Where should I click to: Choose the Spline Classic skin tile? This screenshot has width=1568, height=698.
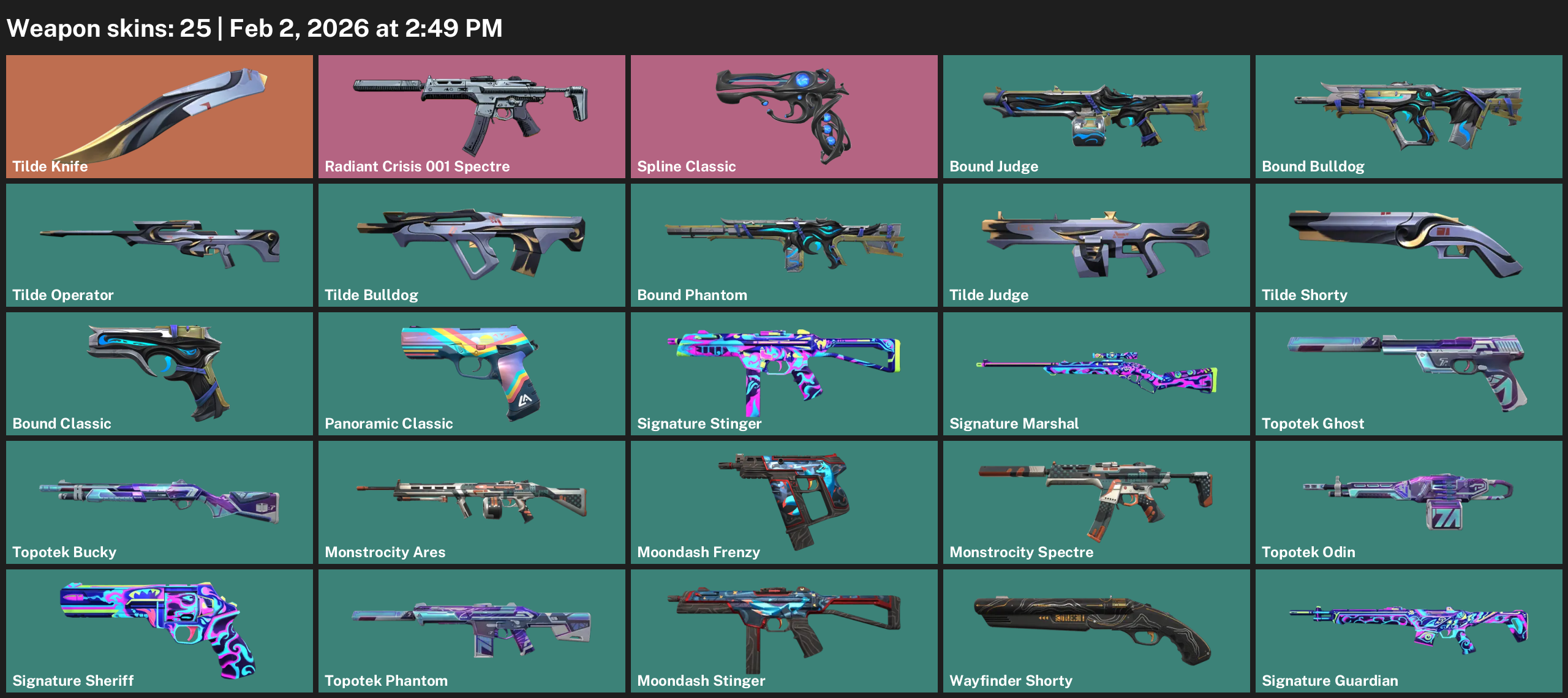(784, 116)
